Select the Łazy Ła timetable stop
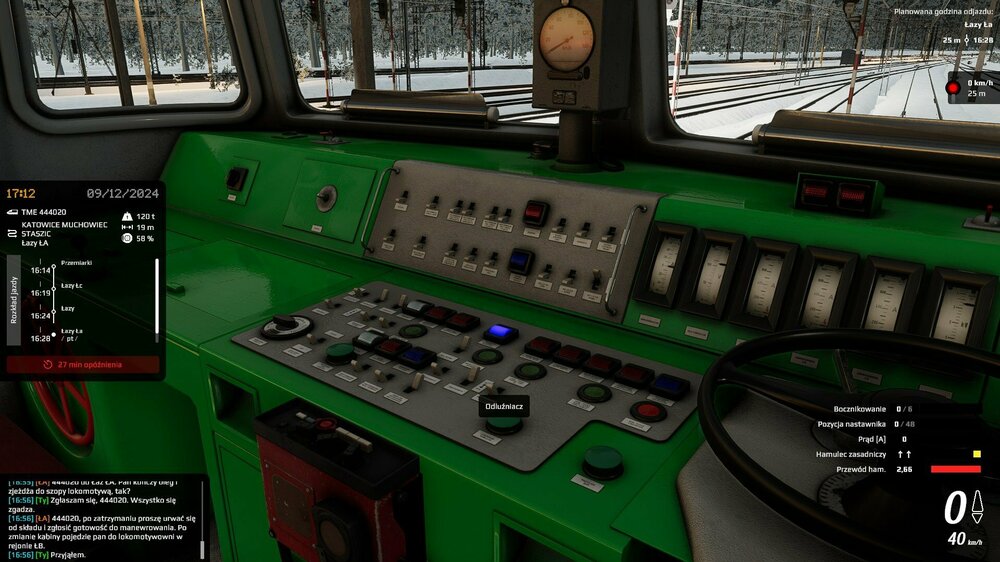The height and width of the screenshot is (562, 1000). click(x=72, y=330)
